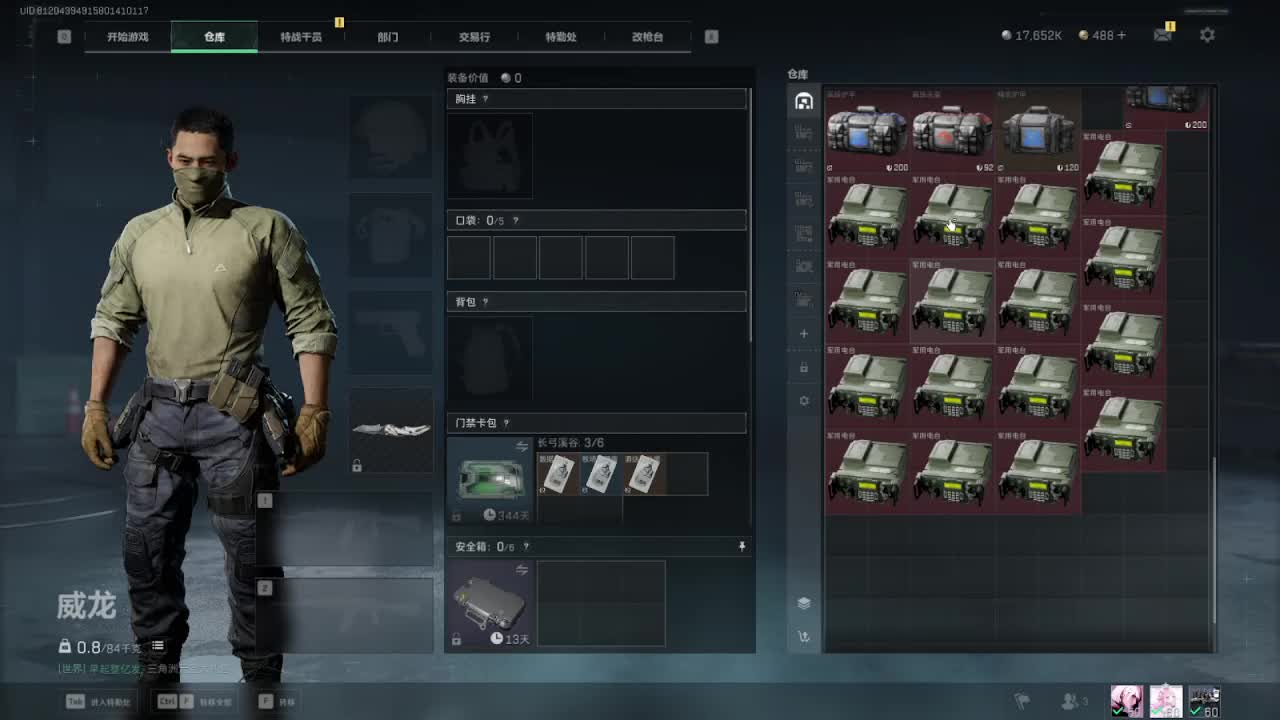Switch to the 改枪台 tab
The image size is (1280, 720).
tap(647, 37)
